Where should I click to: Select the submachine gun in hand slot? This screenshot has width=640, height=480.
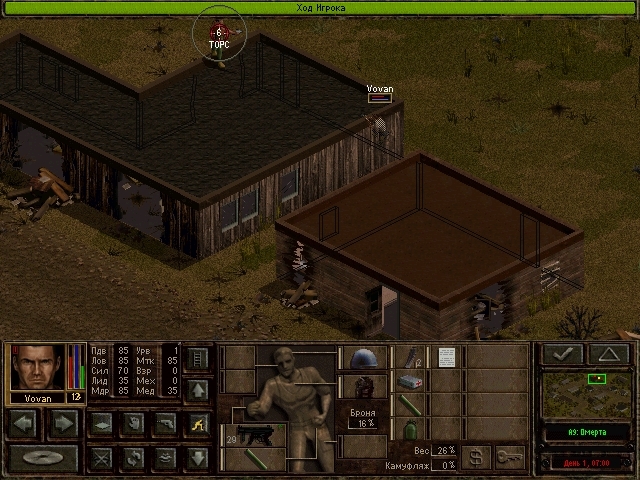tap(254, 437)
